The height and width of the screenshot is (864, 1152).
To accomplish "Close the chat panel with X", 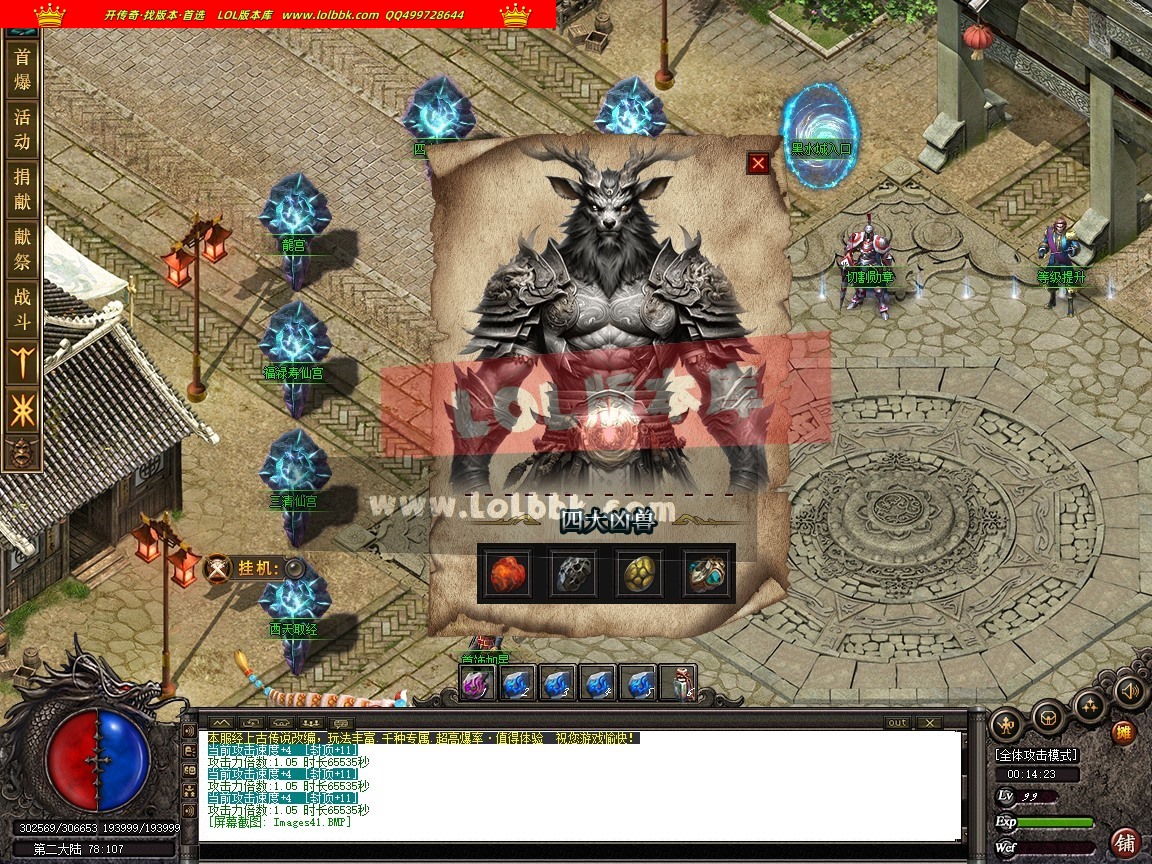I will coord(929,723).
